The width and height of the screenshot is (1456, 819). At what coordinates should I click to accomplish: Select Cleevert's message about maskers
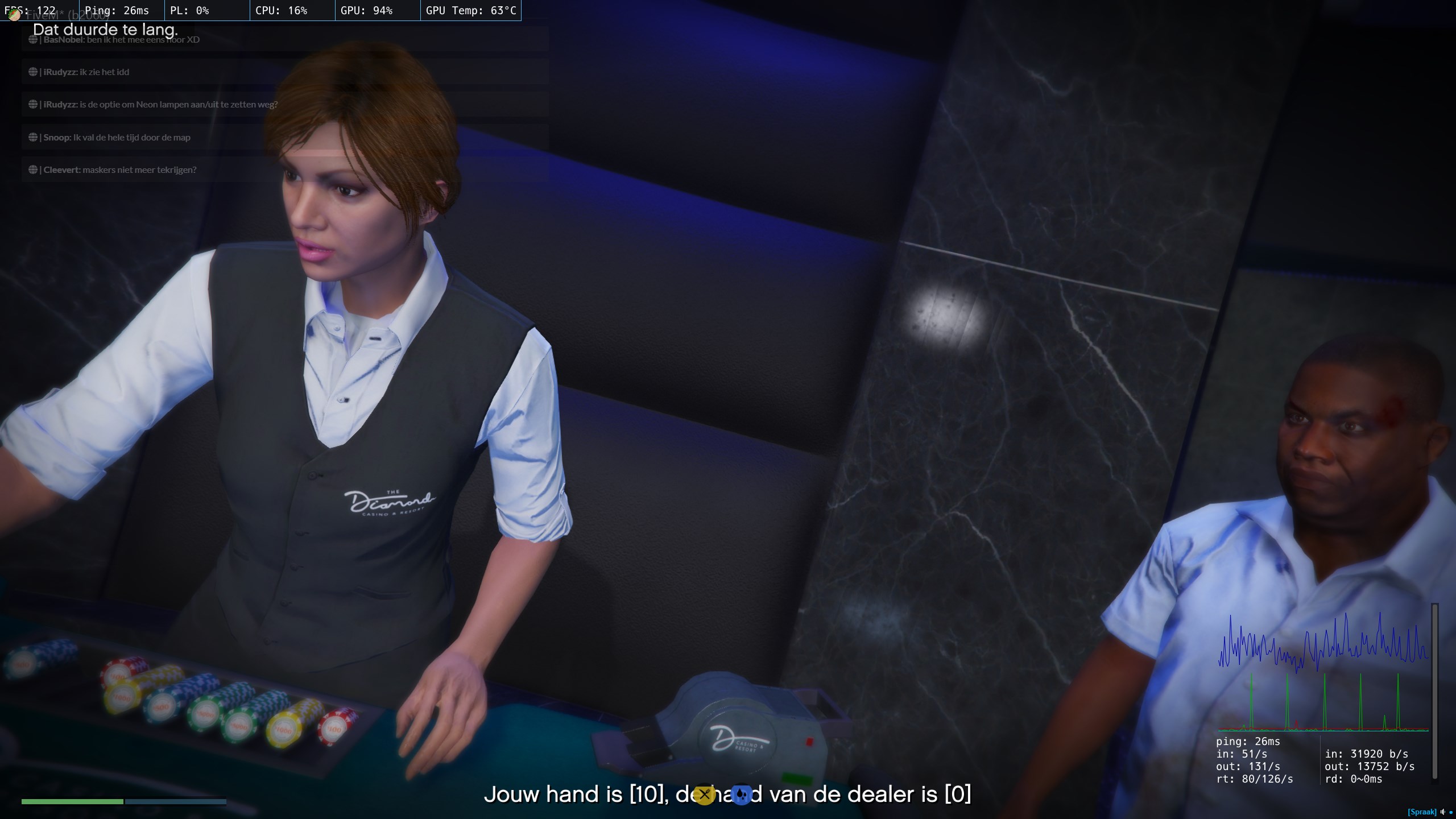[x=119, y=170]
